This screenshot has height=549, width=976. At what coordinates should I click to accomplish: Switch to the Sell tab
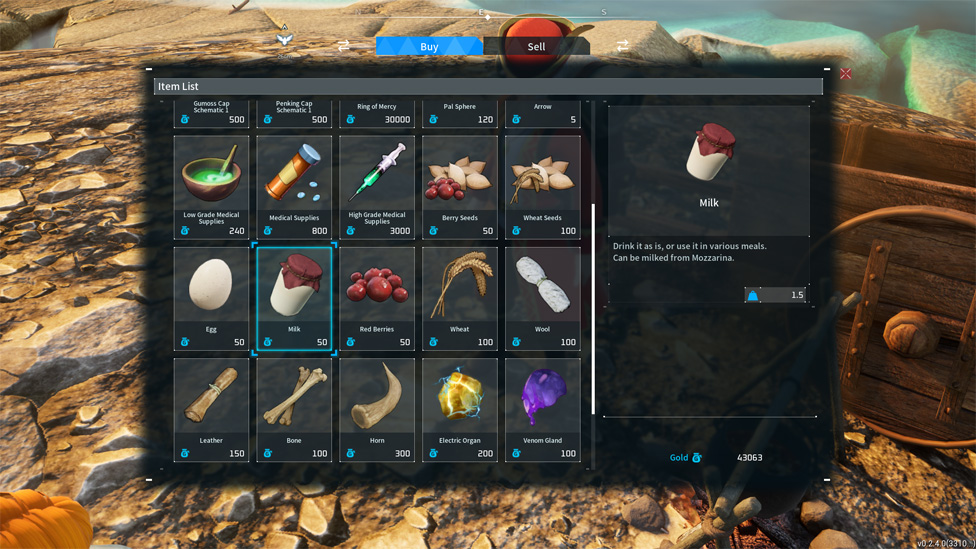(x=536, y=47)
